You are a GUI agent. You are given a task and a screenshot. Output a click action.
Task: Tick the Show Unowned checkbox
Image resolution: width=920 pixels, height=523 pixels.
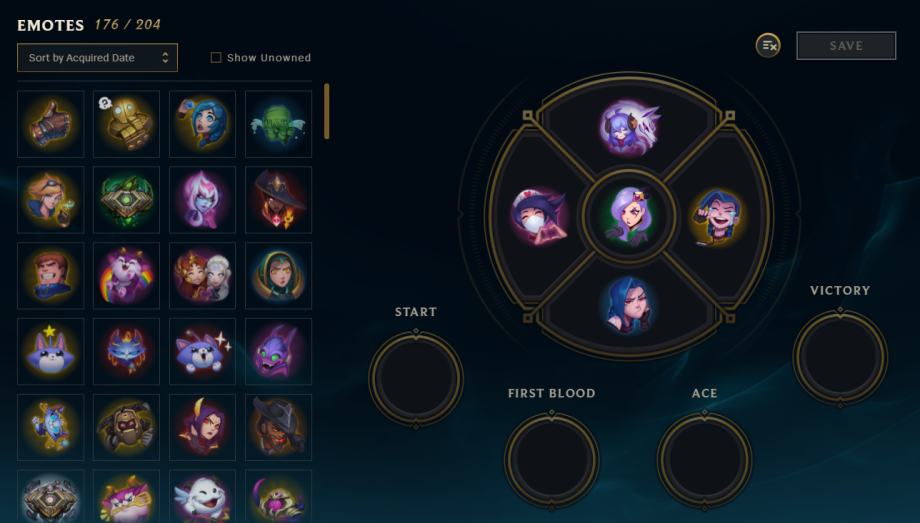coord(216,58)
